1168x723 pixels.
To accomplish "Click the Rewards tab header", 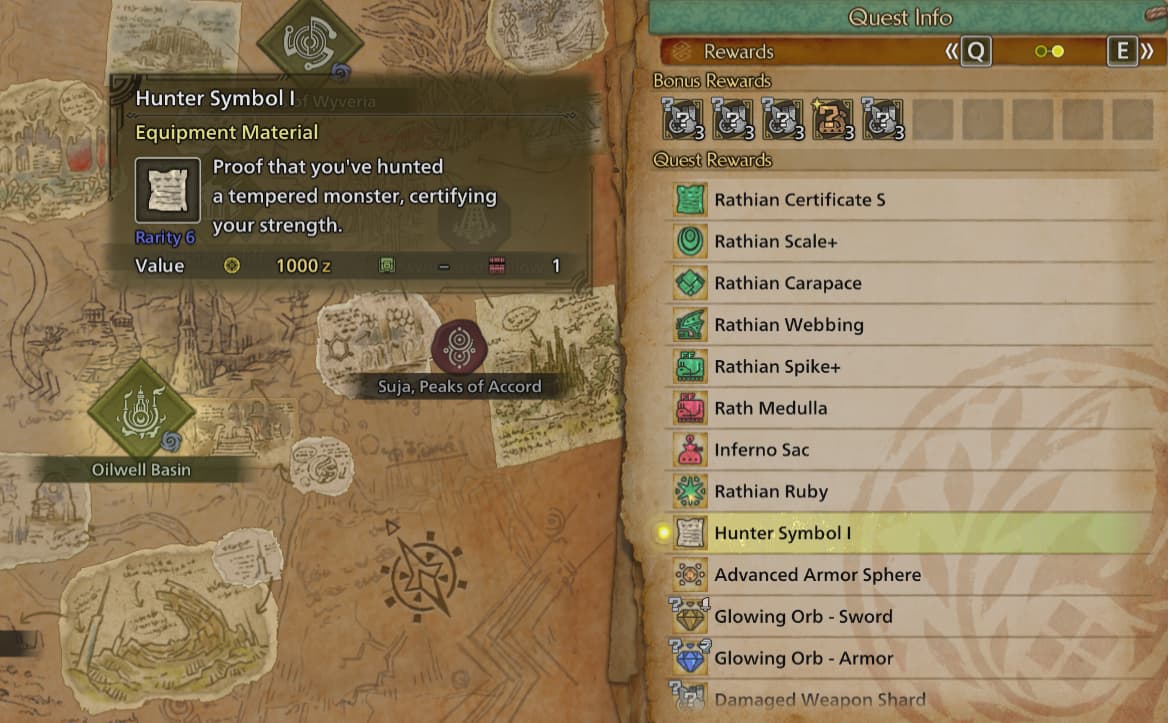I will pos(738,52).
